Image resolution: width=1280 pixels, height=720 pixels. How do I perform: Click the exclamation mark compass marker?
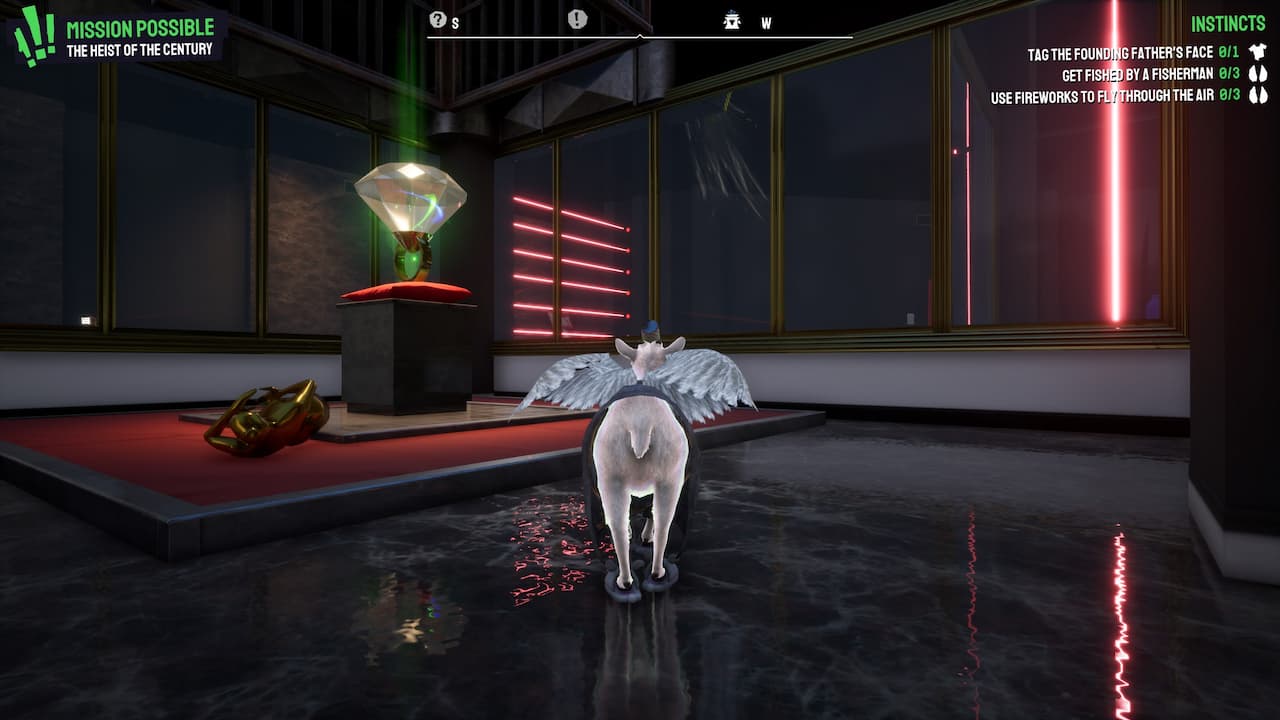(x=577, y=20)
